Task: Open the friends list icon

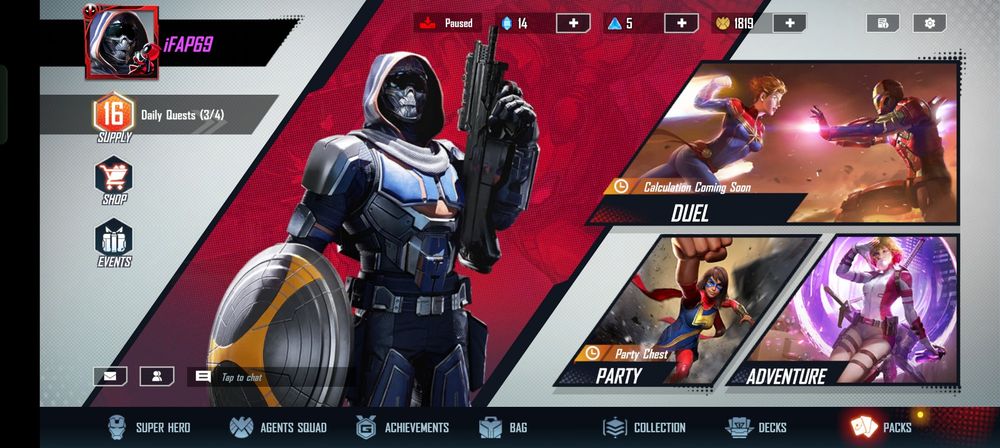Action: click(x=157, y=376)
